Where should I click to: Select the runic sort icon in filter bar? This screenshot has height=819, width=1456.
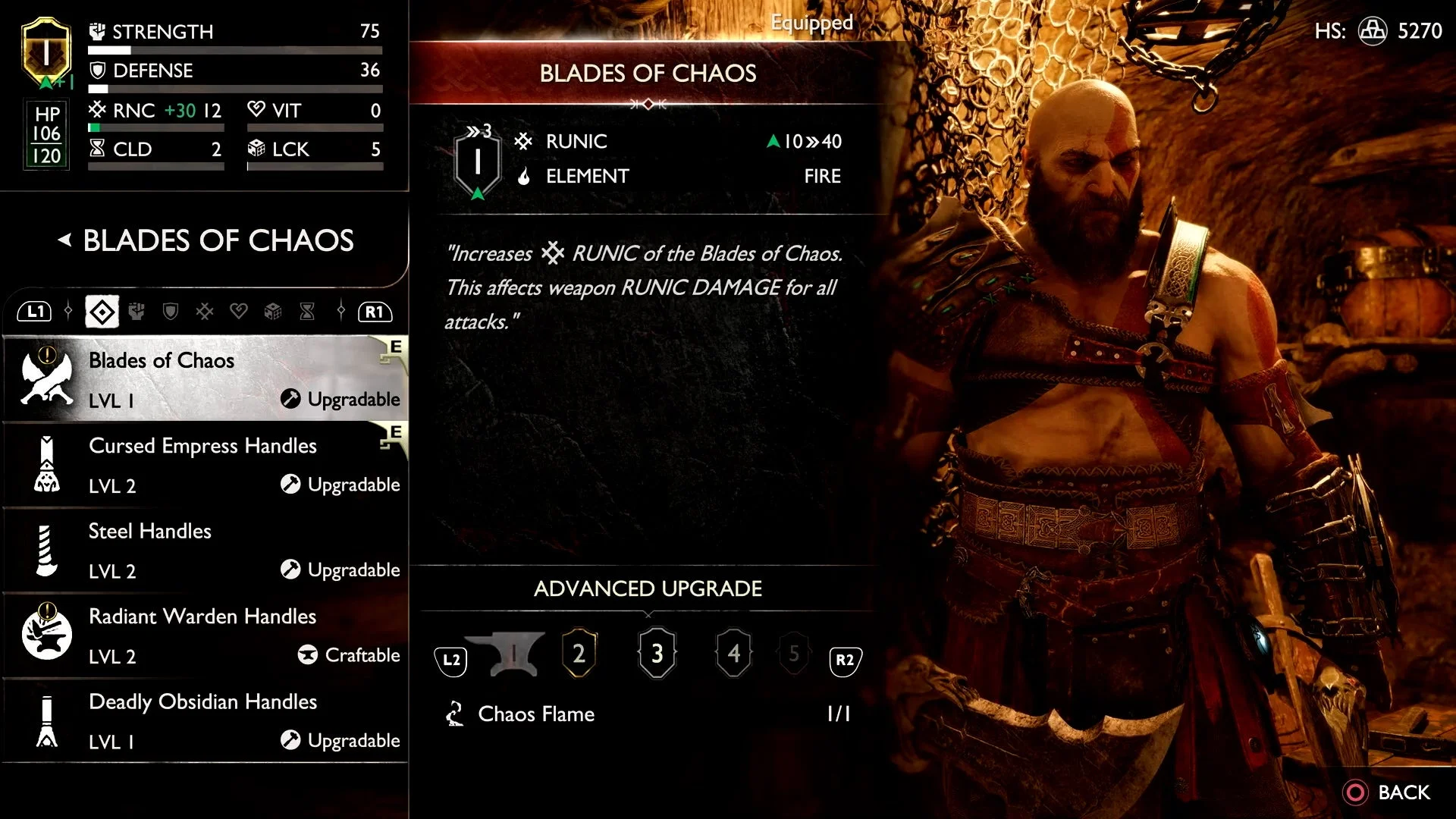point(205,311)
